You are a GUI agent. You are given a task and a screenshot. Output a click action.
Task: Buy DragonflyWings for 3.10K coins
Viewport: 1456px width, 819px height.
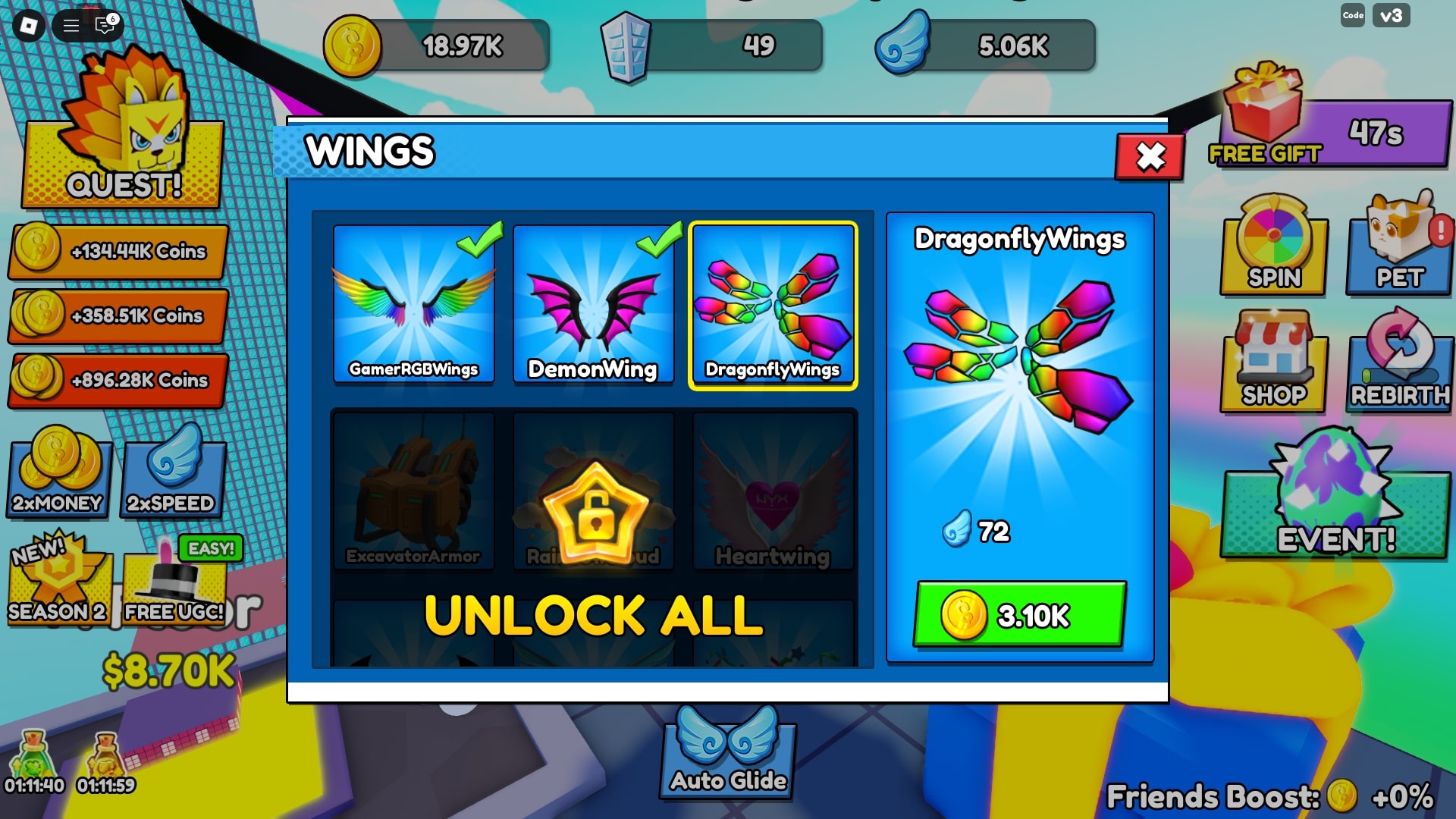[x=1019, y=614]
